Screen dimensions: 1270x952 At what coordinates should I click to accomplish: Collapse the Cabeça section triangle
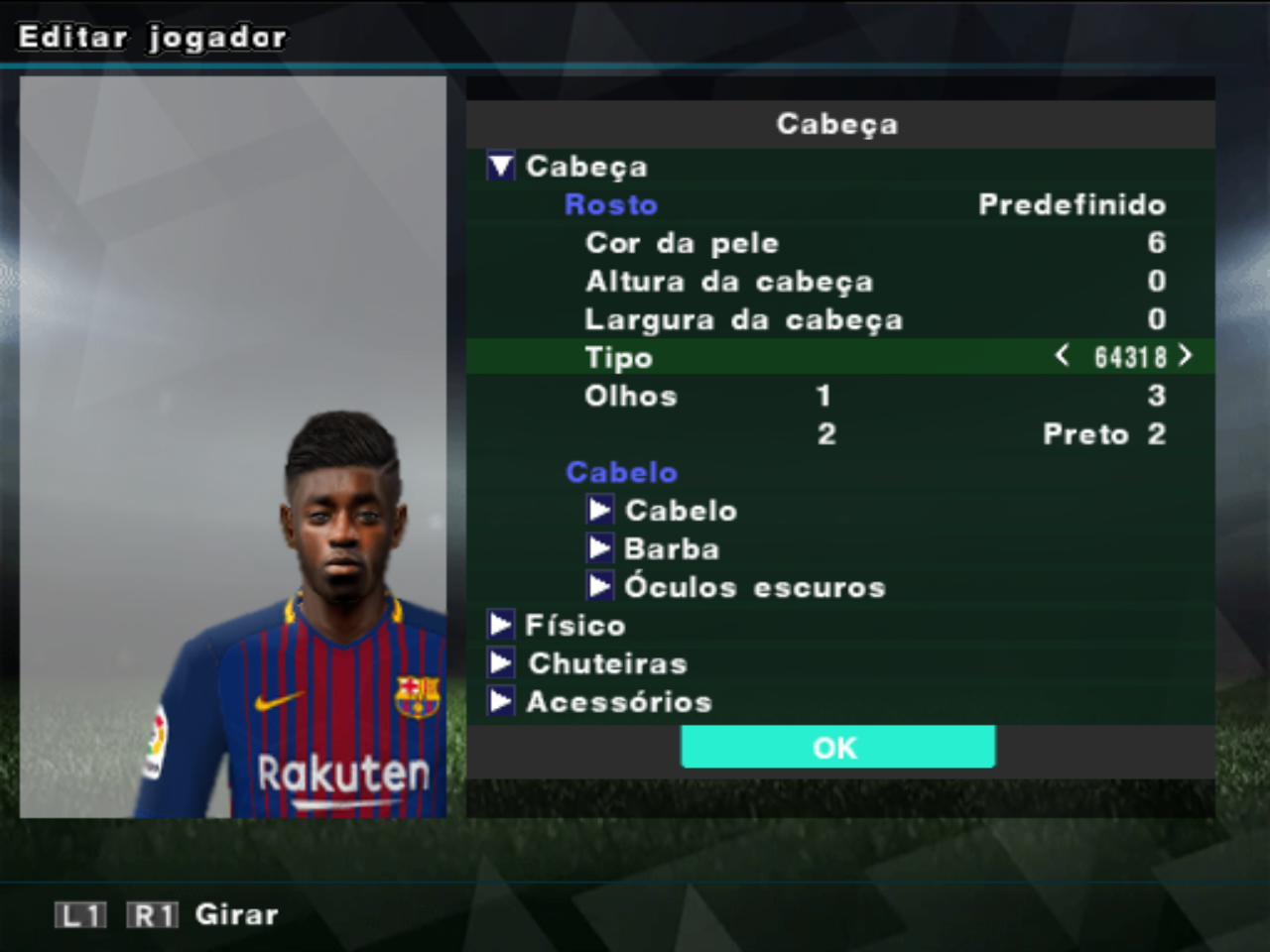click(500, 167)
